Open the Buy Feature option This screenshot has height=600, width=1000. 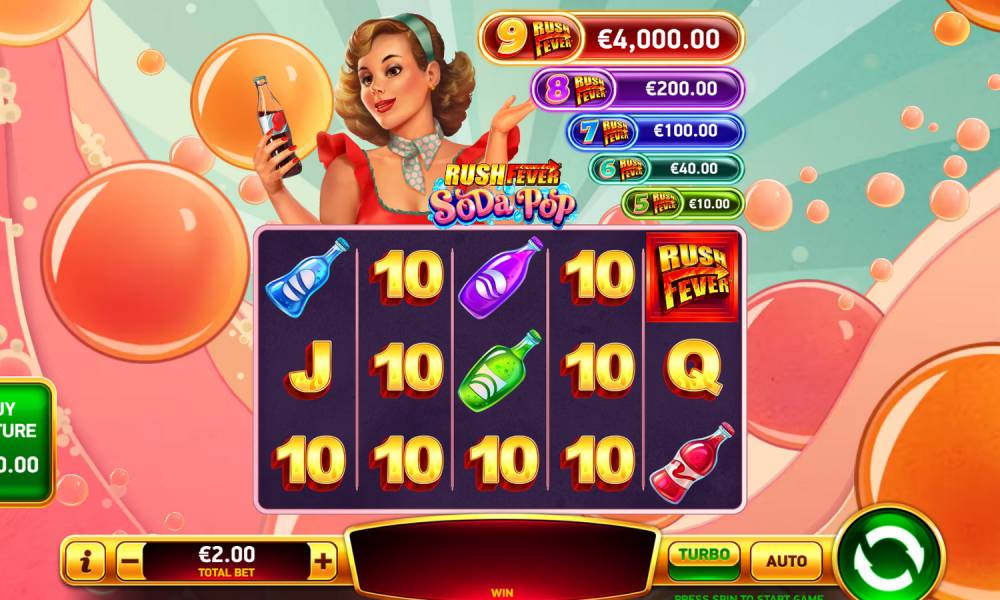pyautogui.click(x=24, y=440)
